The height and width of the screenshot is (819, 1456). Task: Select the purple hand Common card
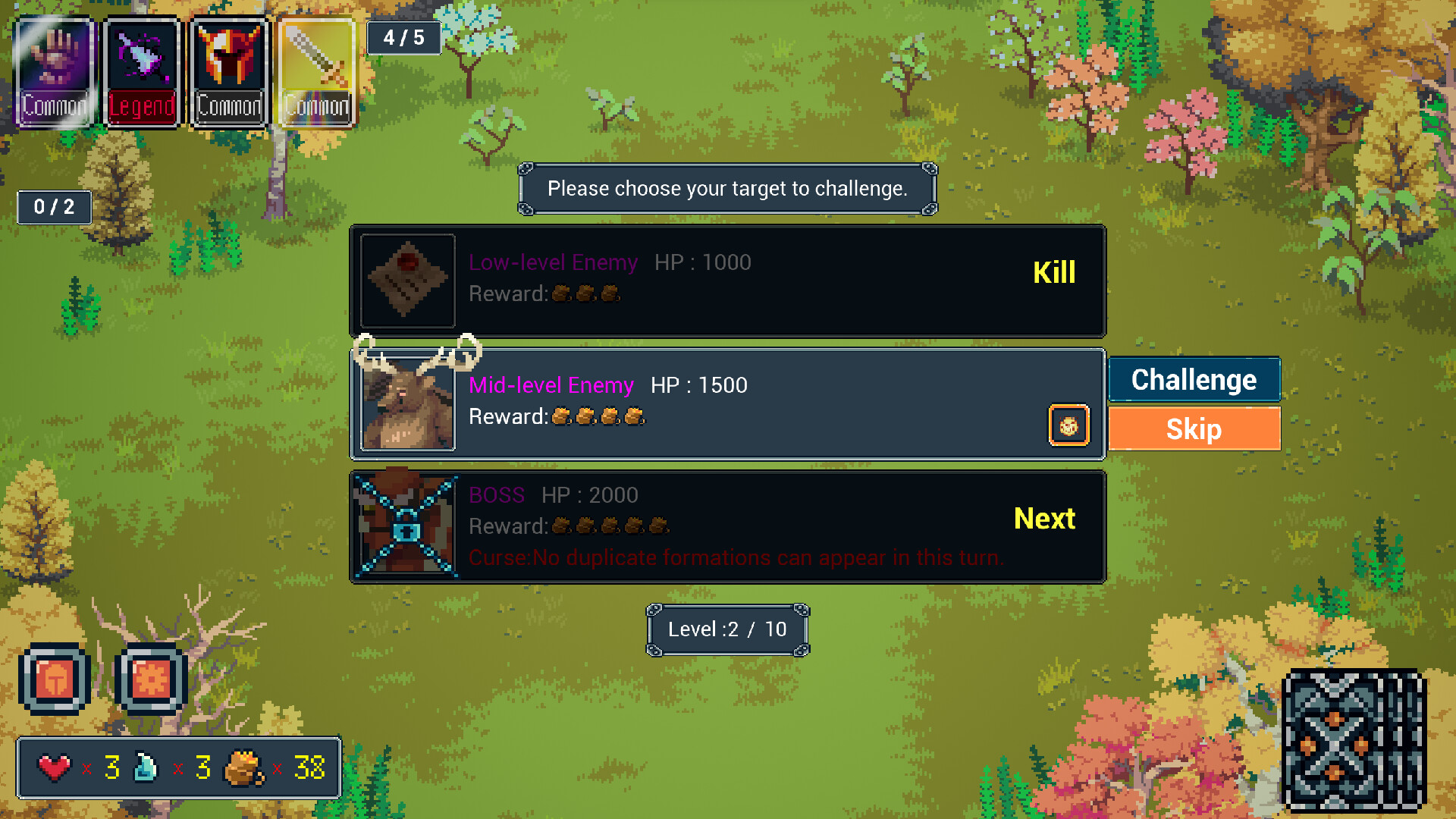pos(53,68)
